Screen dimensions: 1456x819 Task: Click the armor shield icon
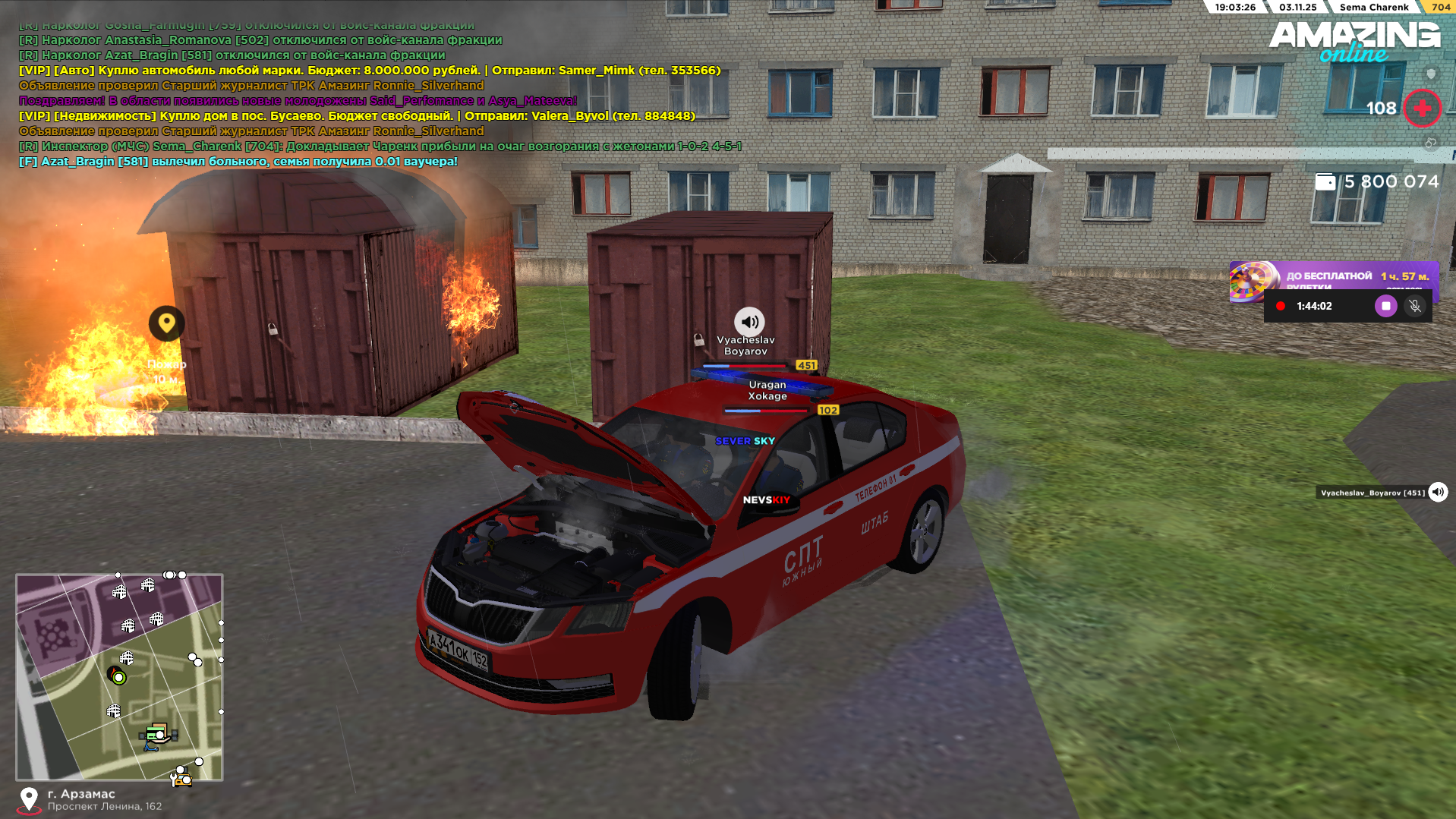pos(1431,74)
